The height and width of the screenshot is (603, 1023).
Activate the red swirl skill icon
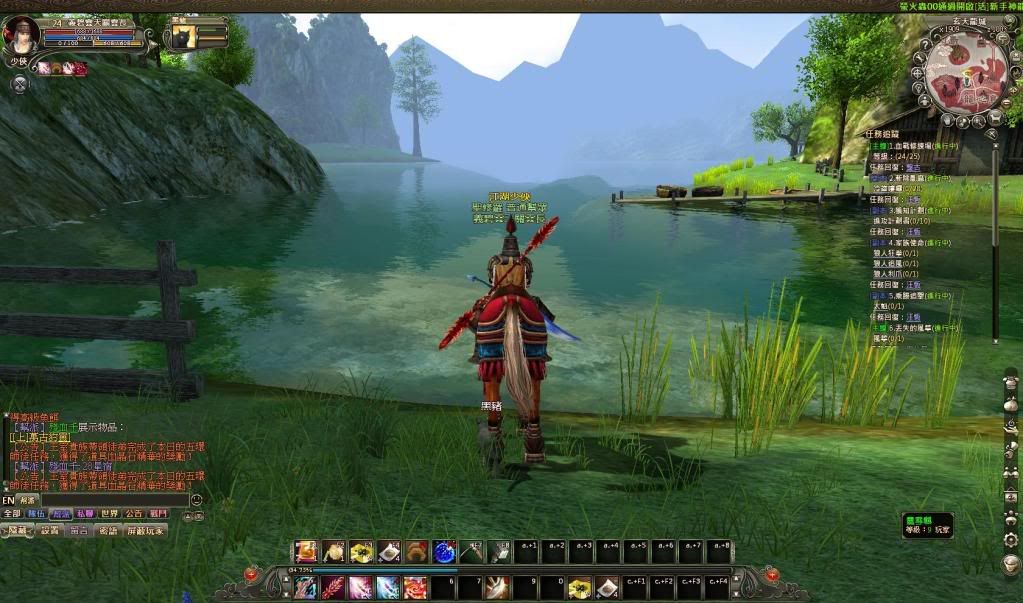coord(415,587)
